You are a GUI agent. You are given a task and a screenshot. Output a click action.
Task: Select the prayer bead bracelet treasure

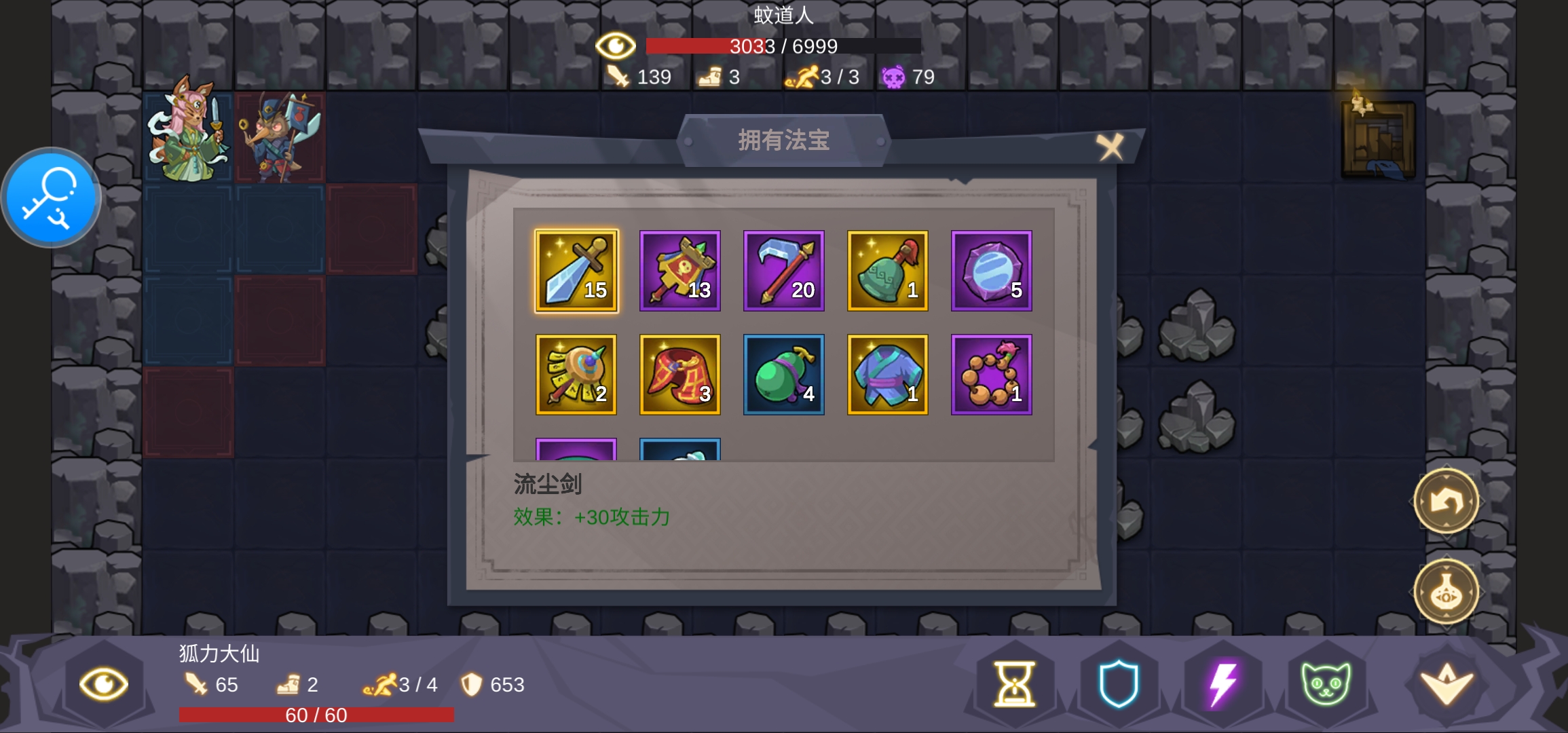[x=992, y=375]
